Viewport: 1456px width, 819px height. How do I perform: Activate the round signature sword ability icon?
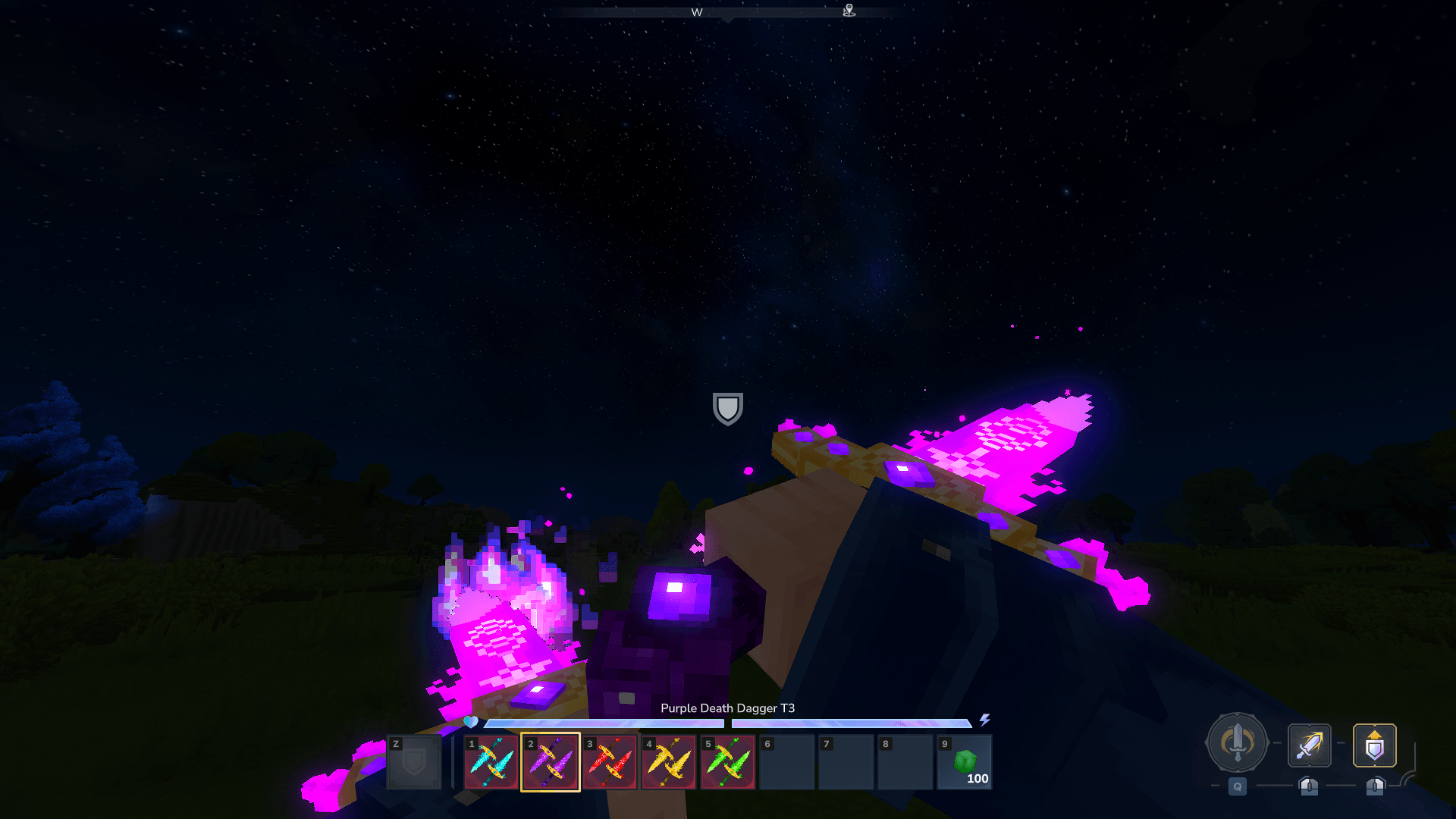pos(1237,743)
